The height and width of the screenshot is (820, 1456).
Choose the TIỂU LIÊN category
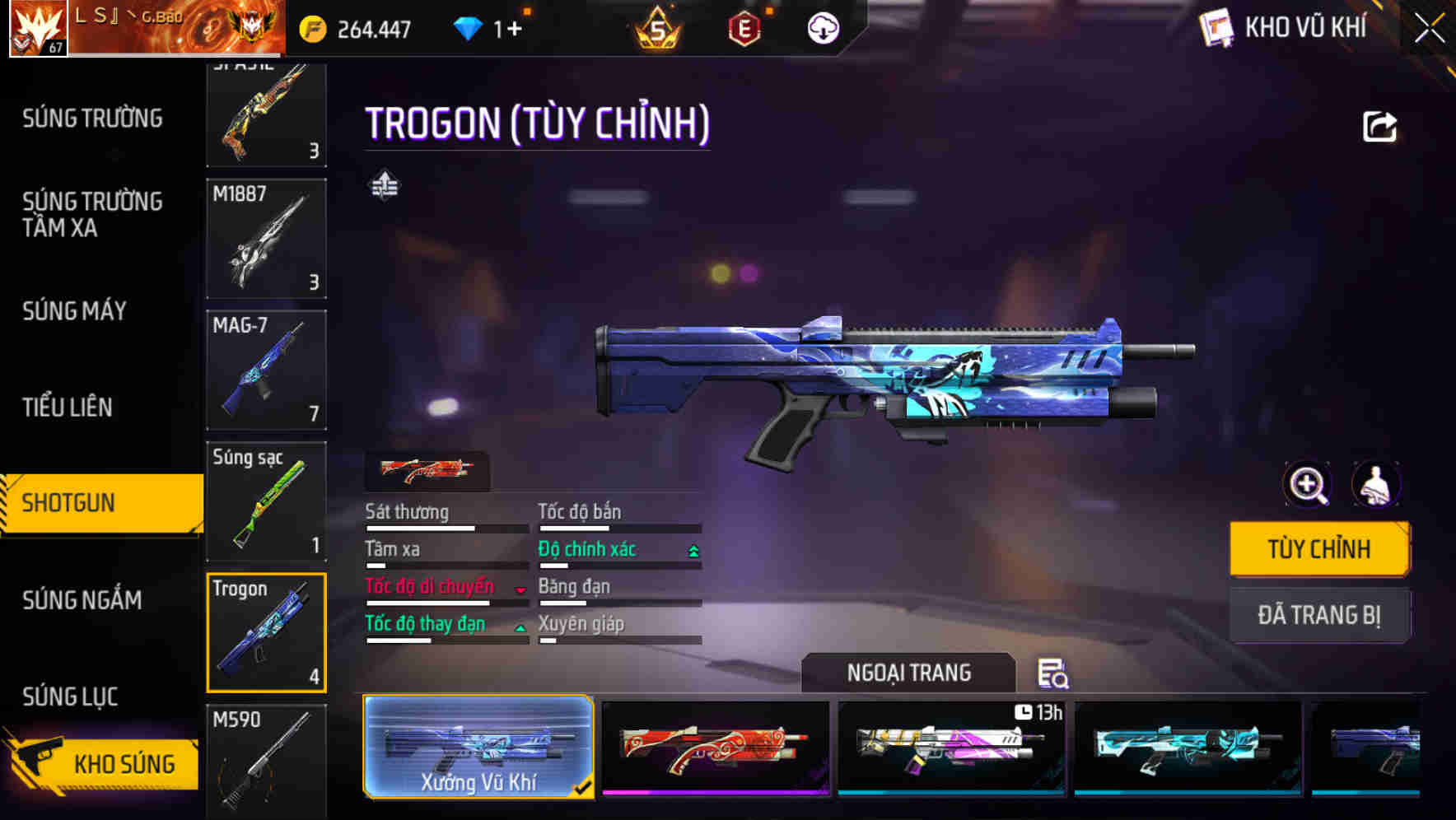pyautogui.click(x=68, y=407)
